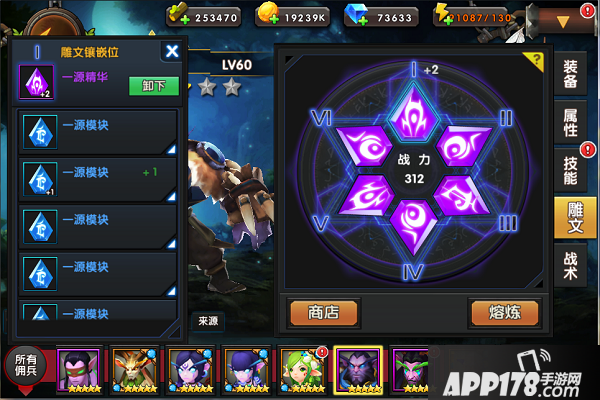This screenshot has width=600, height=400.
Task: Open the yellow question mark help
Action: coord(539,59)
